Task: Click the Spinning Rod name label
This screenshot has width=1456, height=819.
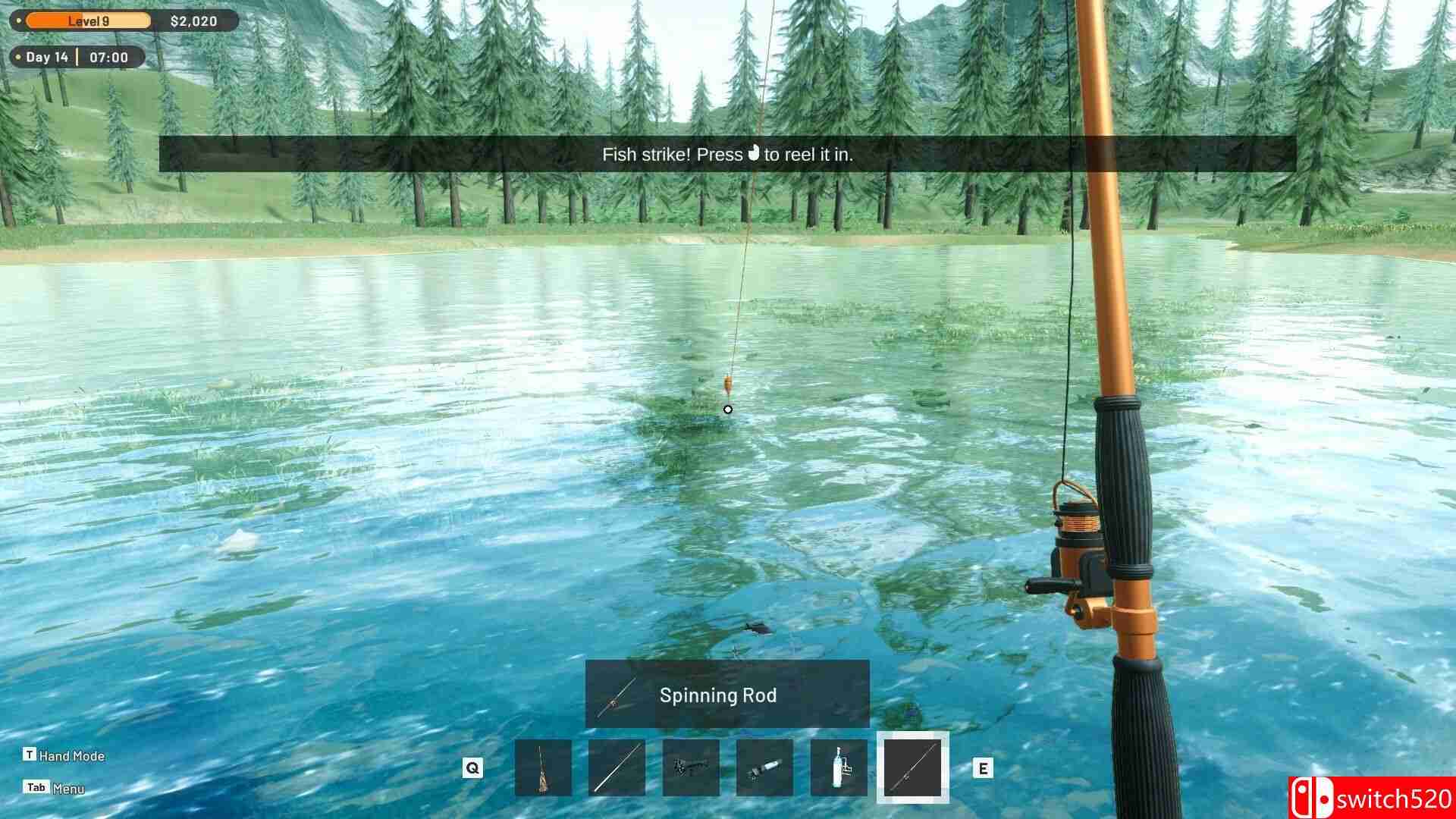Action: pyautogui.click(x=719, y=695)
